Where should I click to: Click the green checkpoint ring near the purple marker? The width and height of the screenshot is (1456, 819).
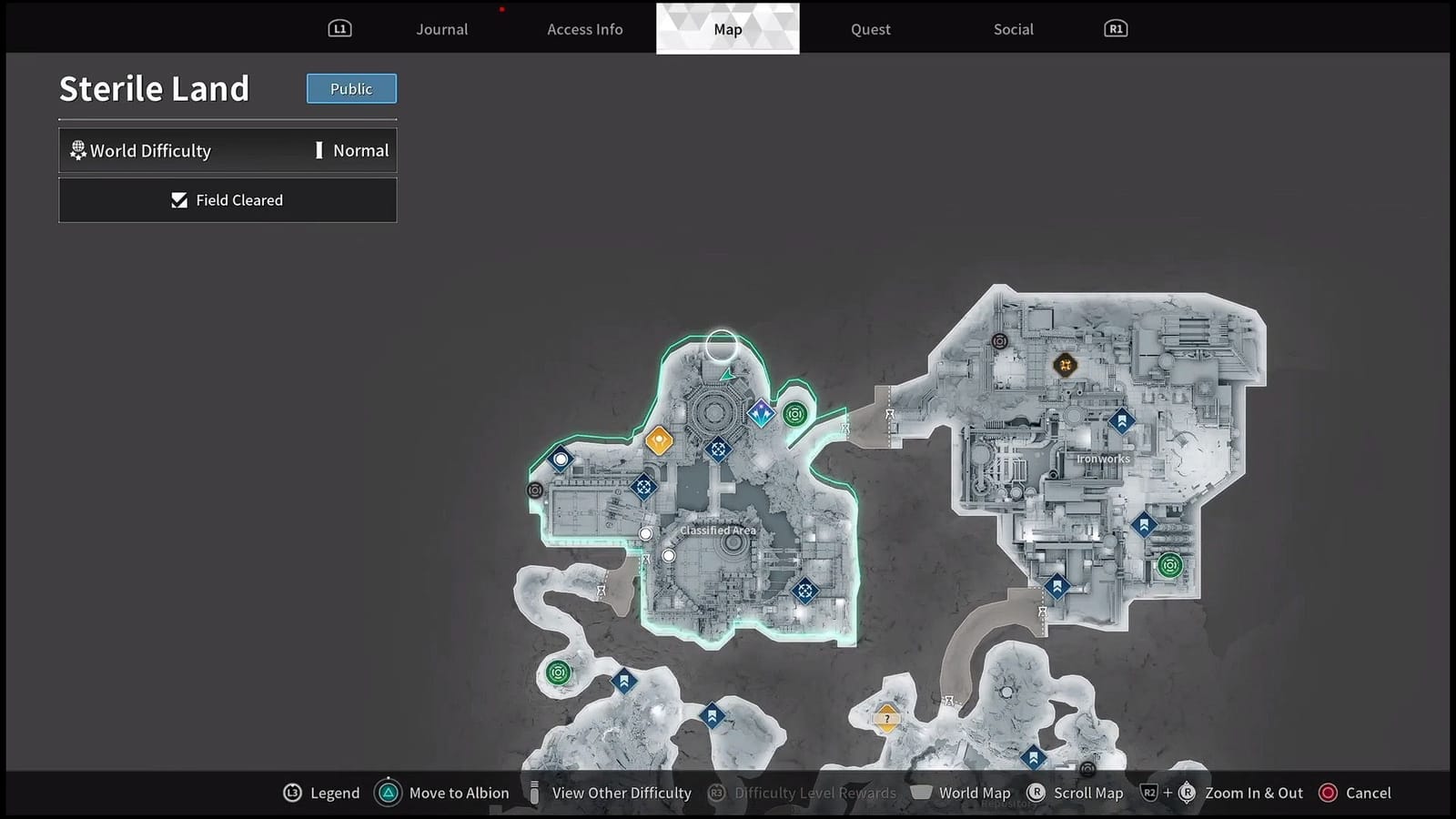[x=796, y=414]
